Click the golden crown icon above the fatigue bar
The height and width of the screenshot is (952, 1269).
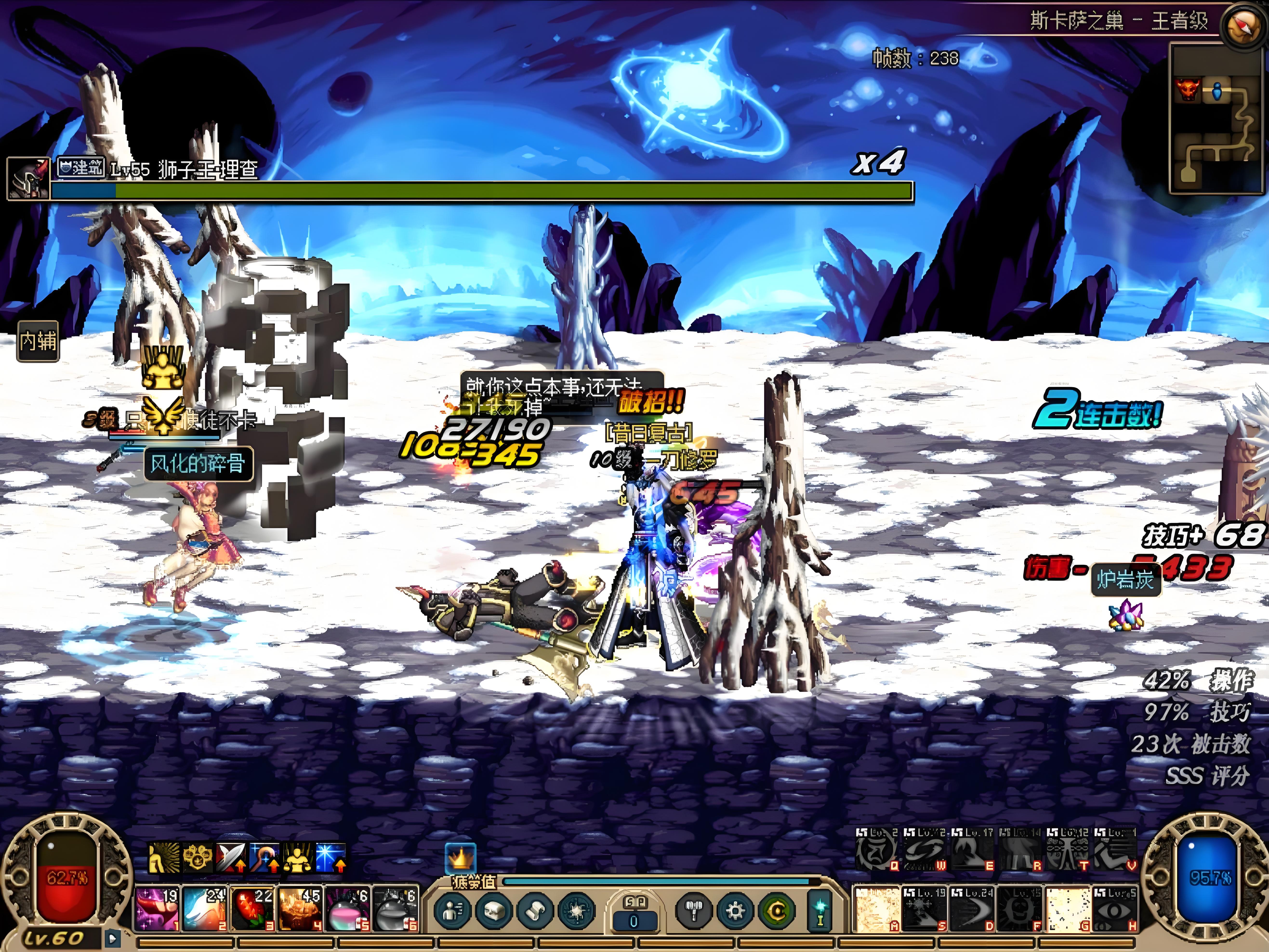coord(461,858)
